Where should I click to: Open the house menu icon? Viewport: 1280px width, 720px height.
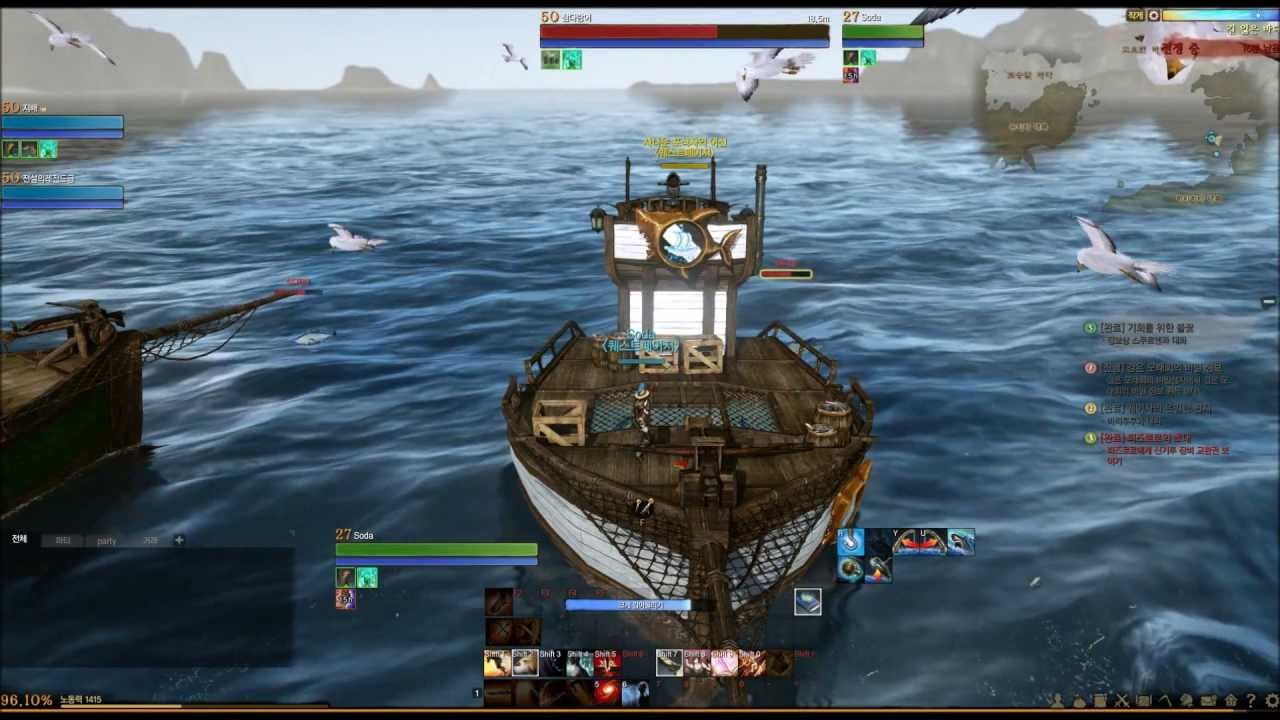1231,701
